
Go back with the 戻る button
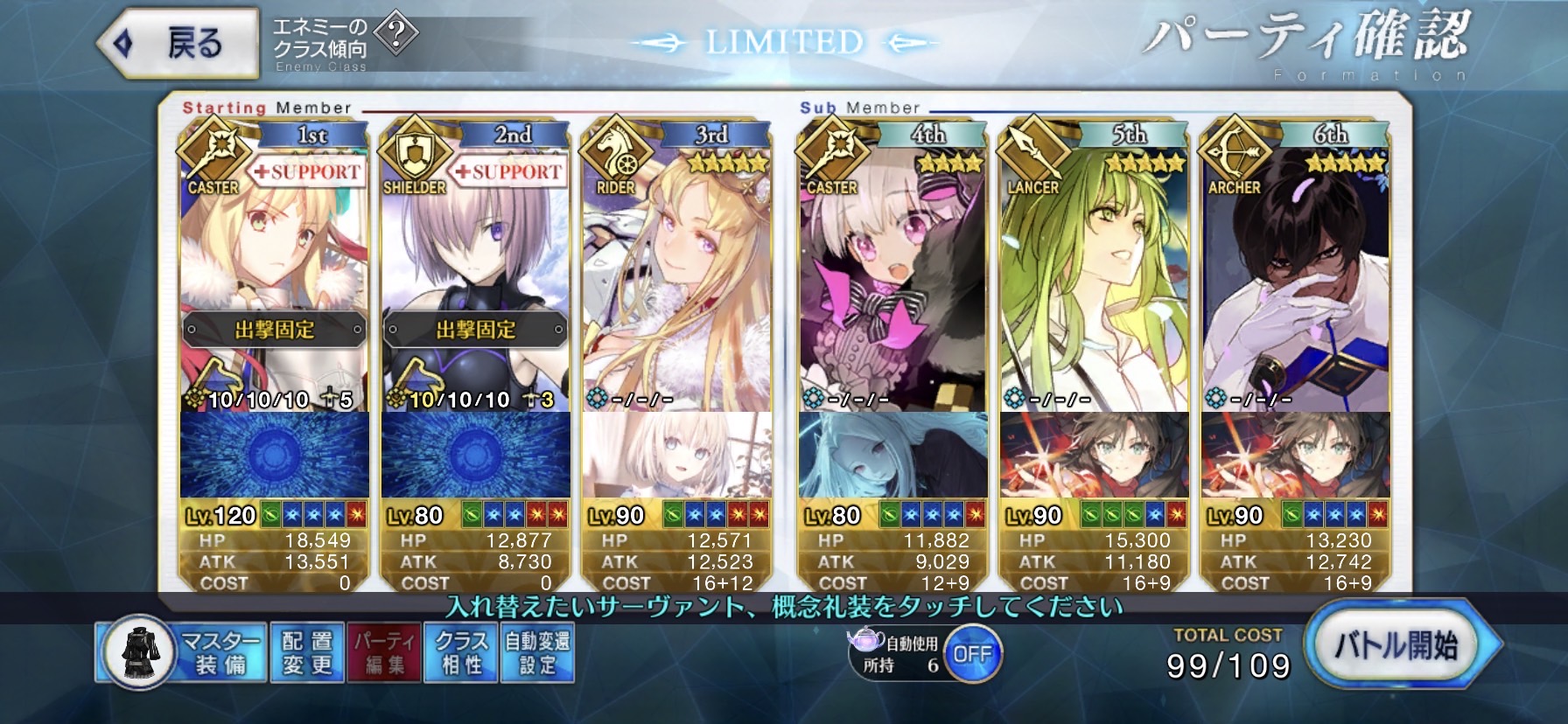pos(179,43)
